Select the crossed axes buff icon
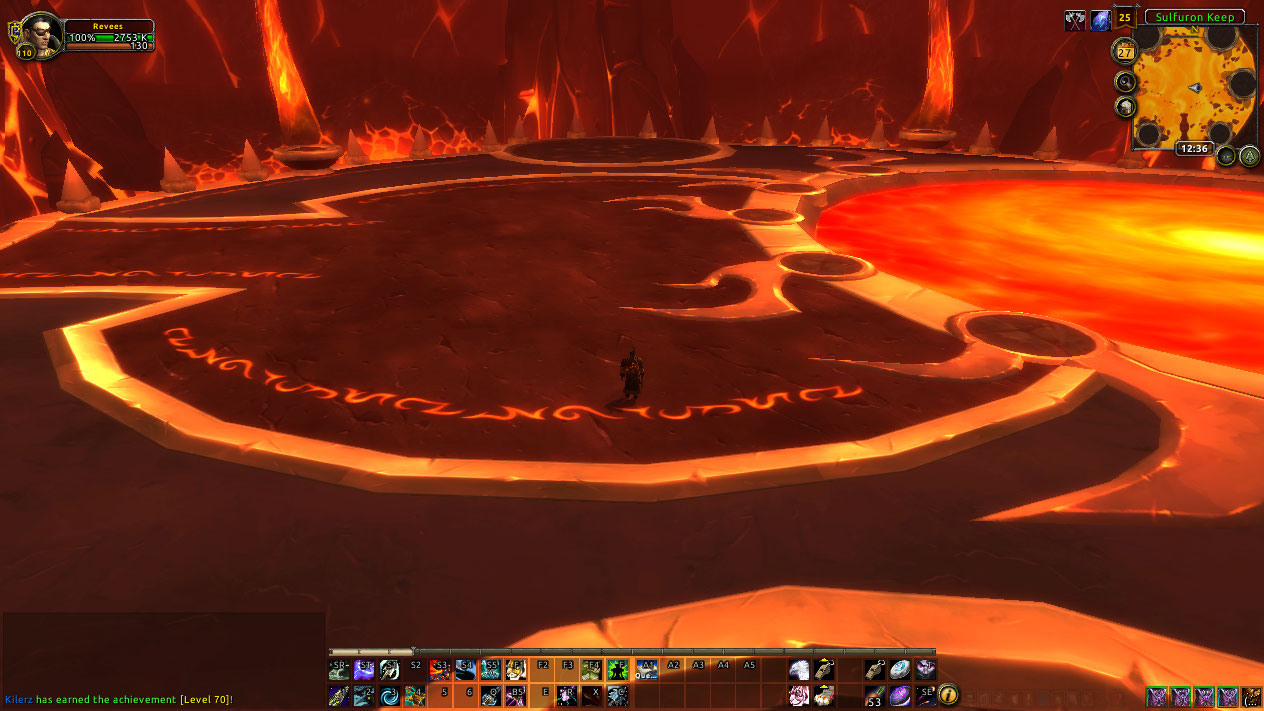This screenshot has height=711, width=1264. 1075,19
